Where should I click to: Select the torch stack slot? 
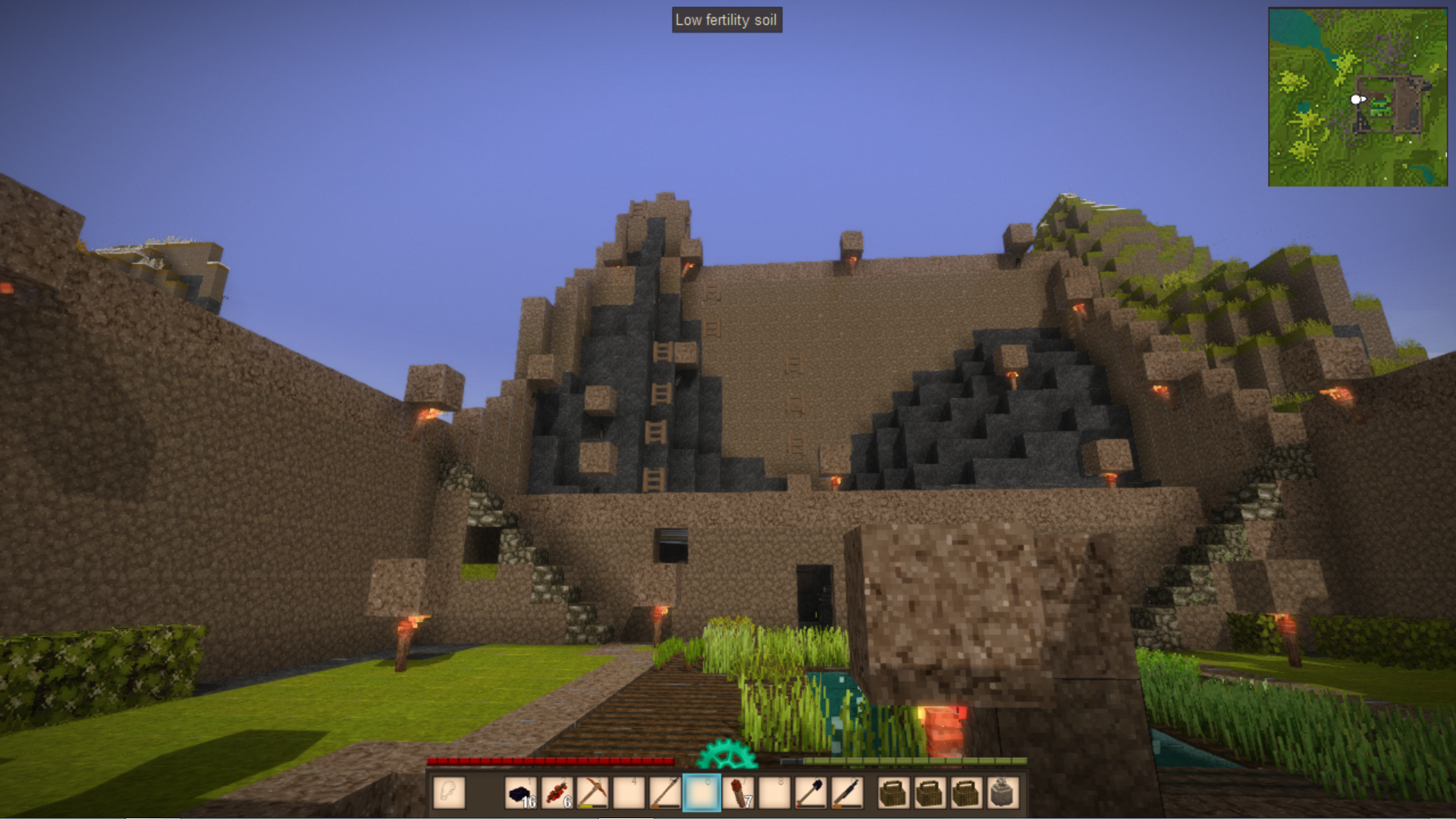(738, 793)
